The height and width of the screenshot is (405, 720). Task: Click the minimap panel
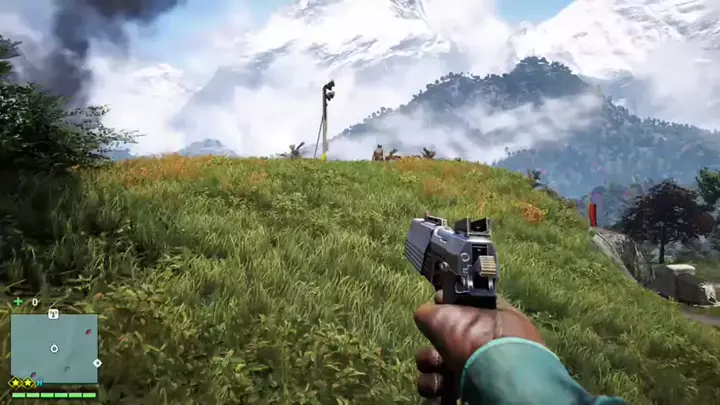(x=54, y=349)
